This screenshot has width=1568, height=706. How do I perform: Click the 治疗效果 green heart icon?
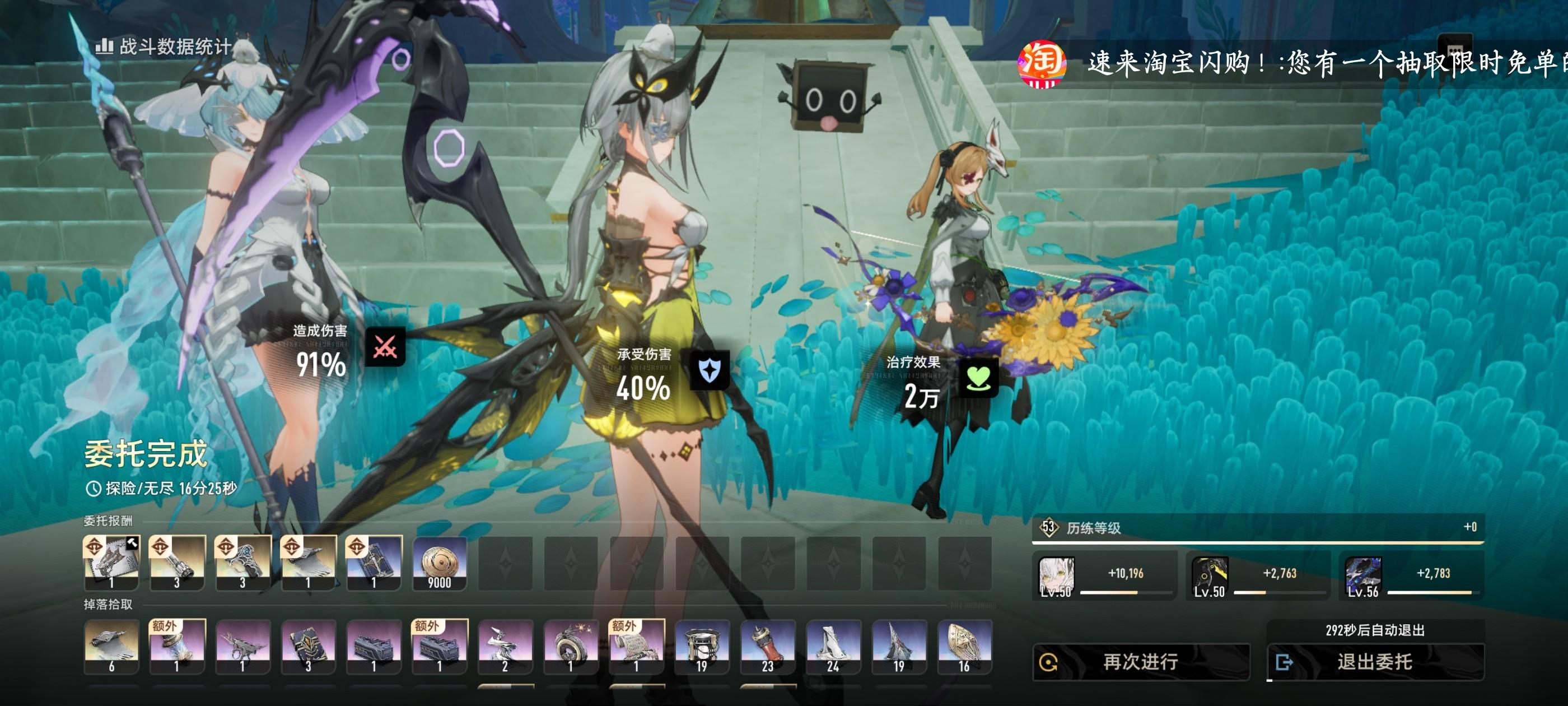(978, 378)
